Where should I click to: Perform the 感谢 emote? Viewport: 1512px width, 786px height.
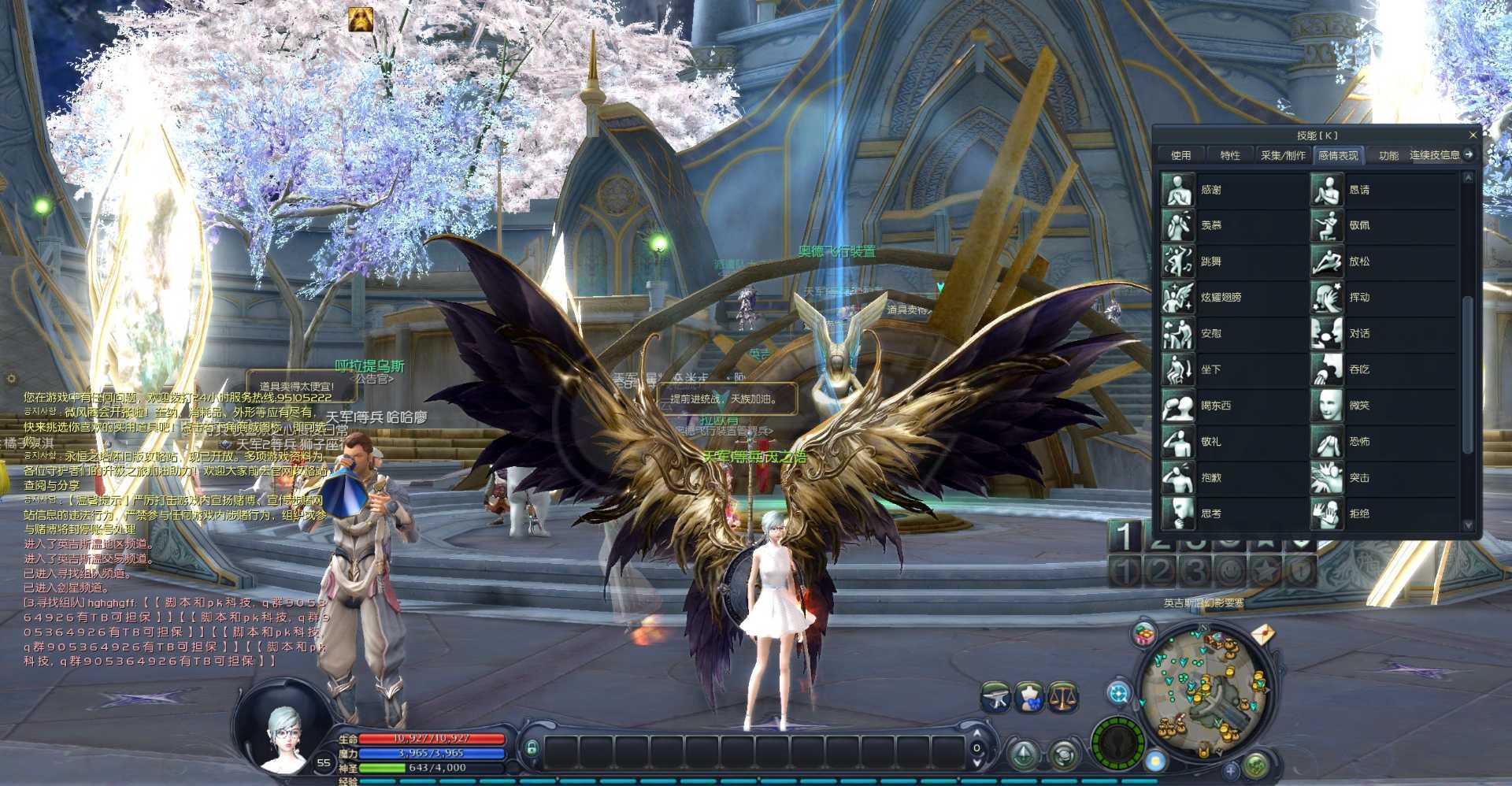point(1179,190)
